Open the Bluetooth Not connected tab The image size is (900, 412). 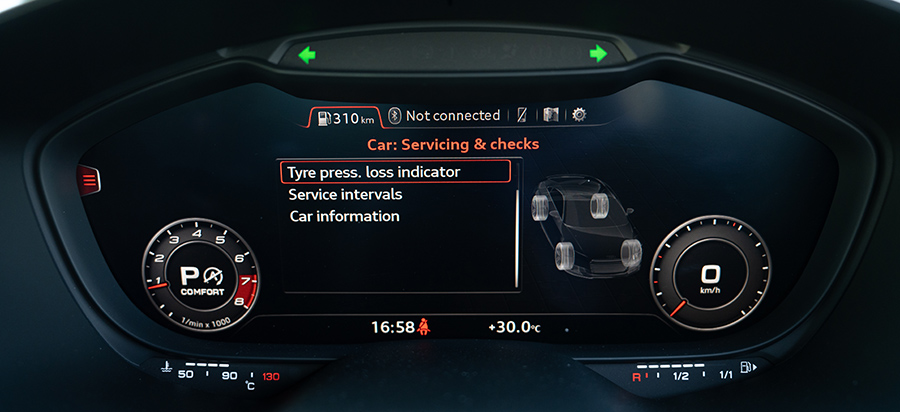click(x=444, y=116)
